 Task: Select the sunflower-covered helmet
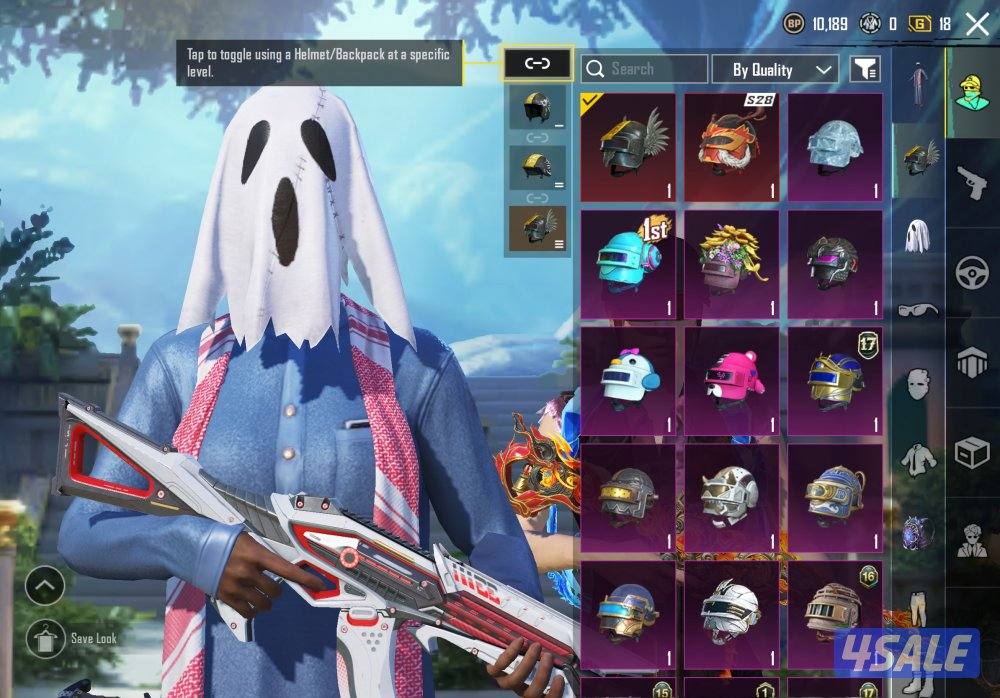pos(731,264)
